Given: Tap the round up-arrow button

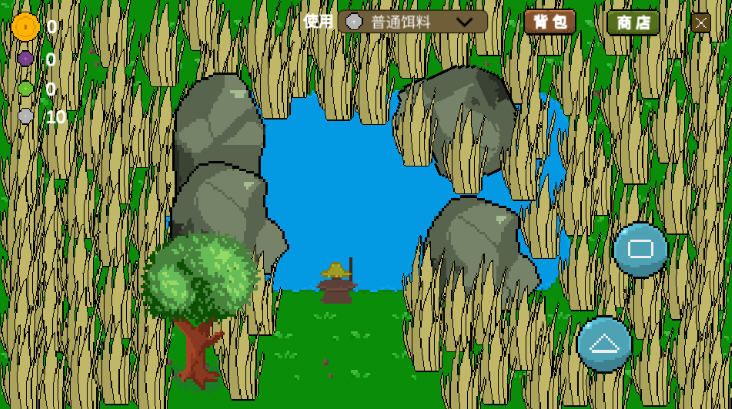Looking at the screenshot, I should [604, 344].
